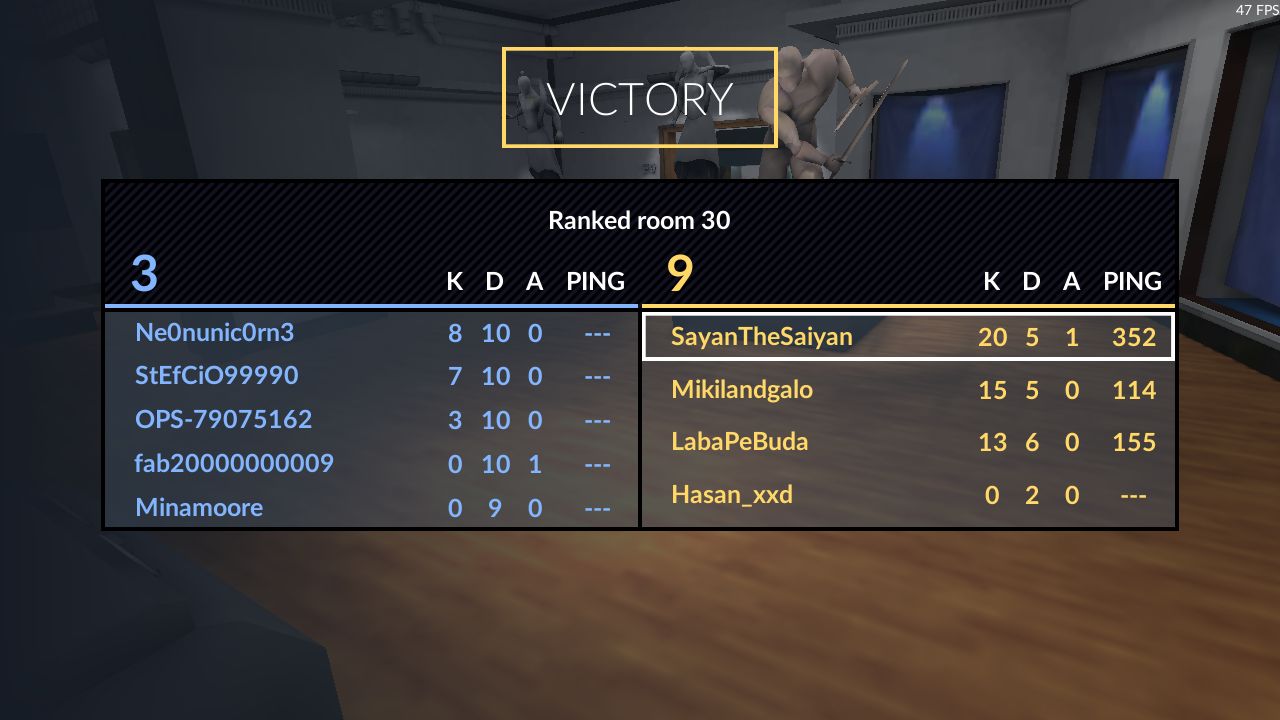Click the K column header on blue team
Viewport: 1280px width, 720px height.
[x=455, y=282]
